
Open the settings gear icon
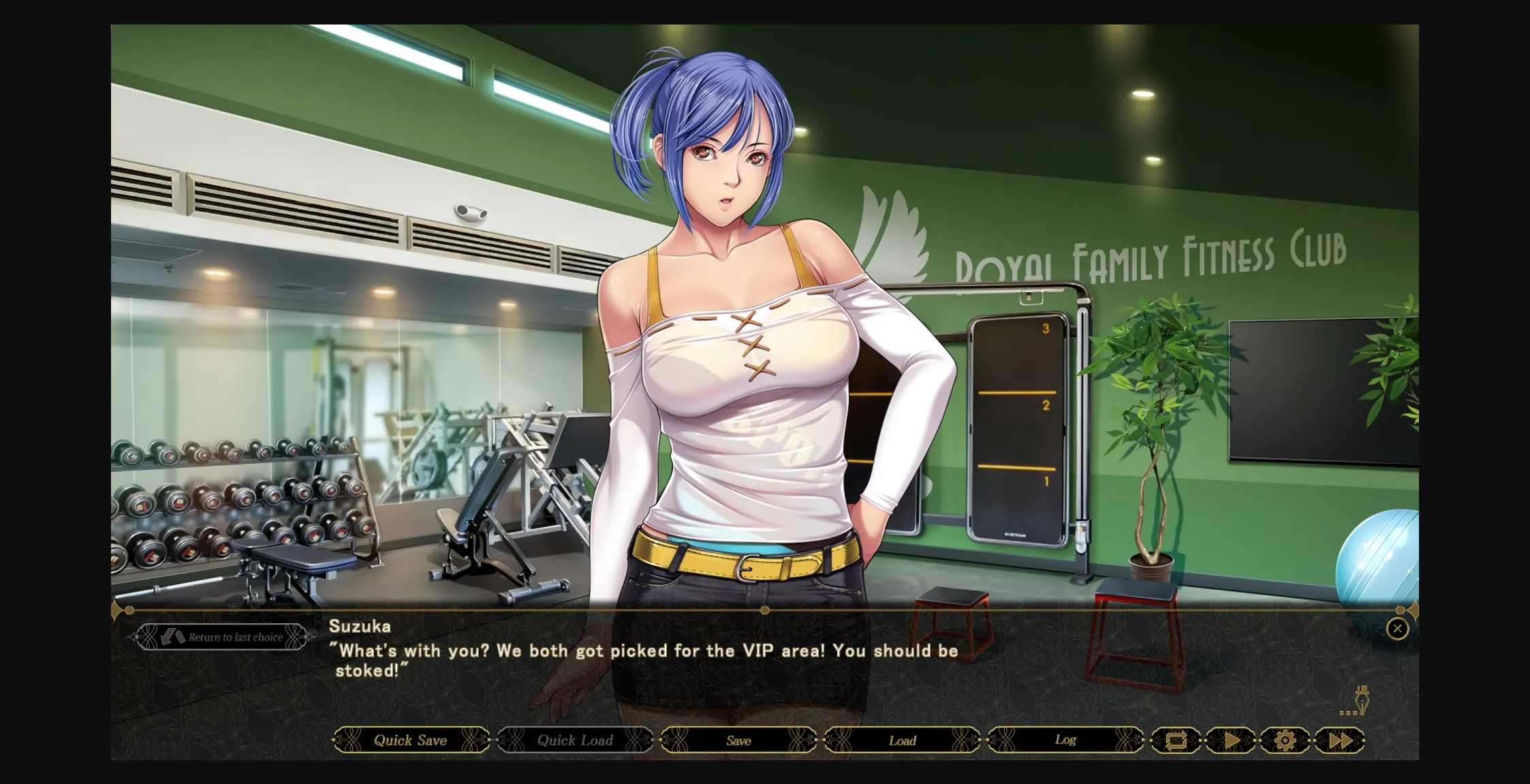[1285, 740]
